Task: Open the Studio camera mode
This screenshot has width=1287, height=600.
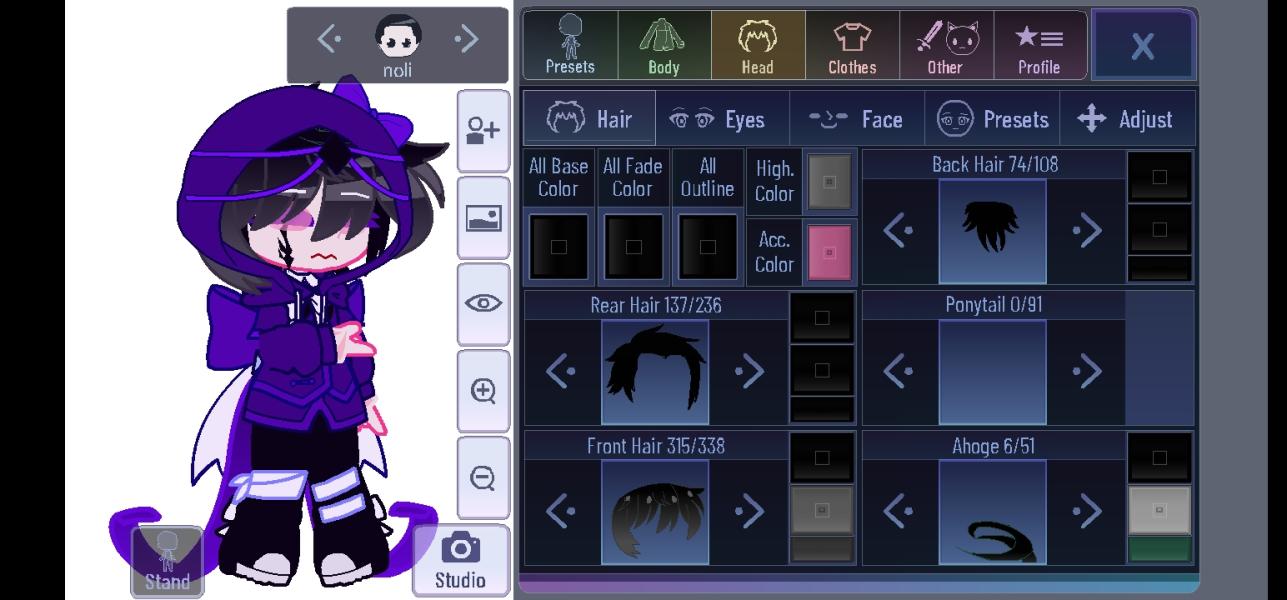Action: click(x=460, y=560)
